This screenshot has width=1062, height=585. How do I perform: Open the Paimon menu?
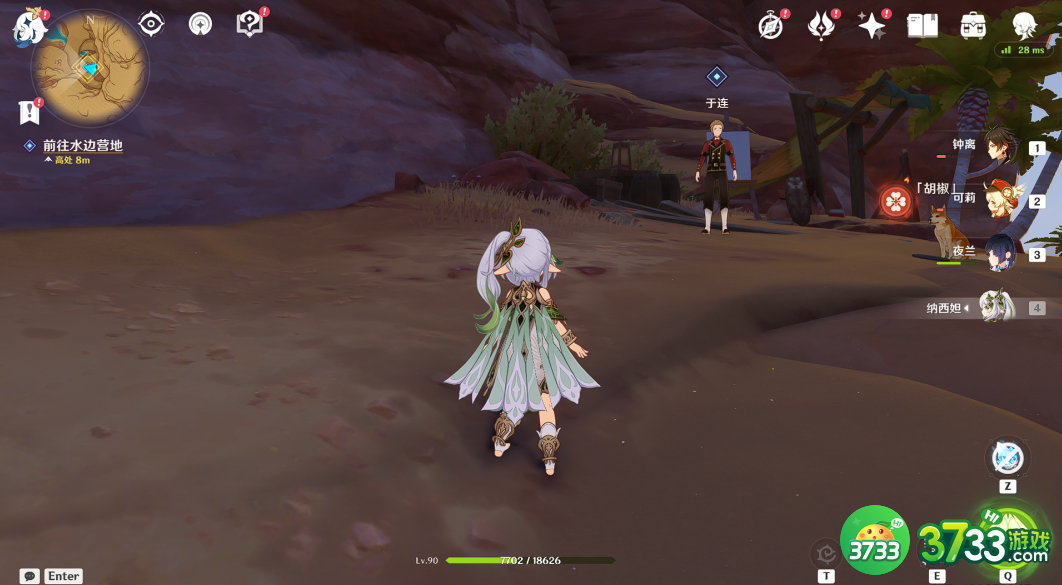coord(28,28)
